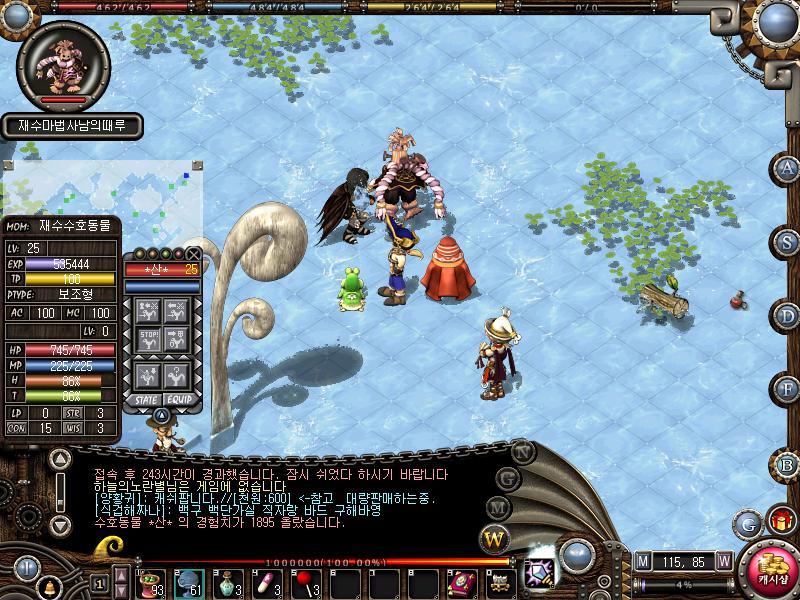
Task: Open the pet STATE tab
Action: click(x=144, y=399)
